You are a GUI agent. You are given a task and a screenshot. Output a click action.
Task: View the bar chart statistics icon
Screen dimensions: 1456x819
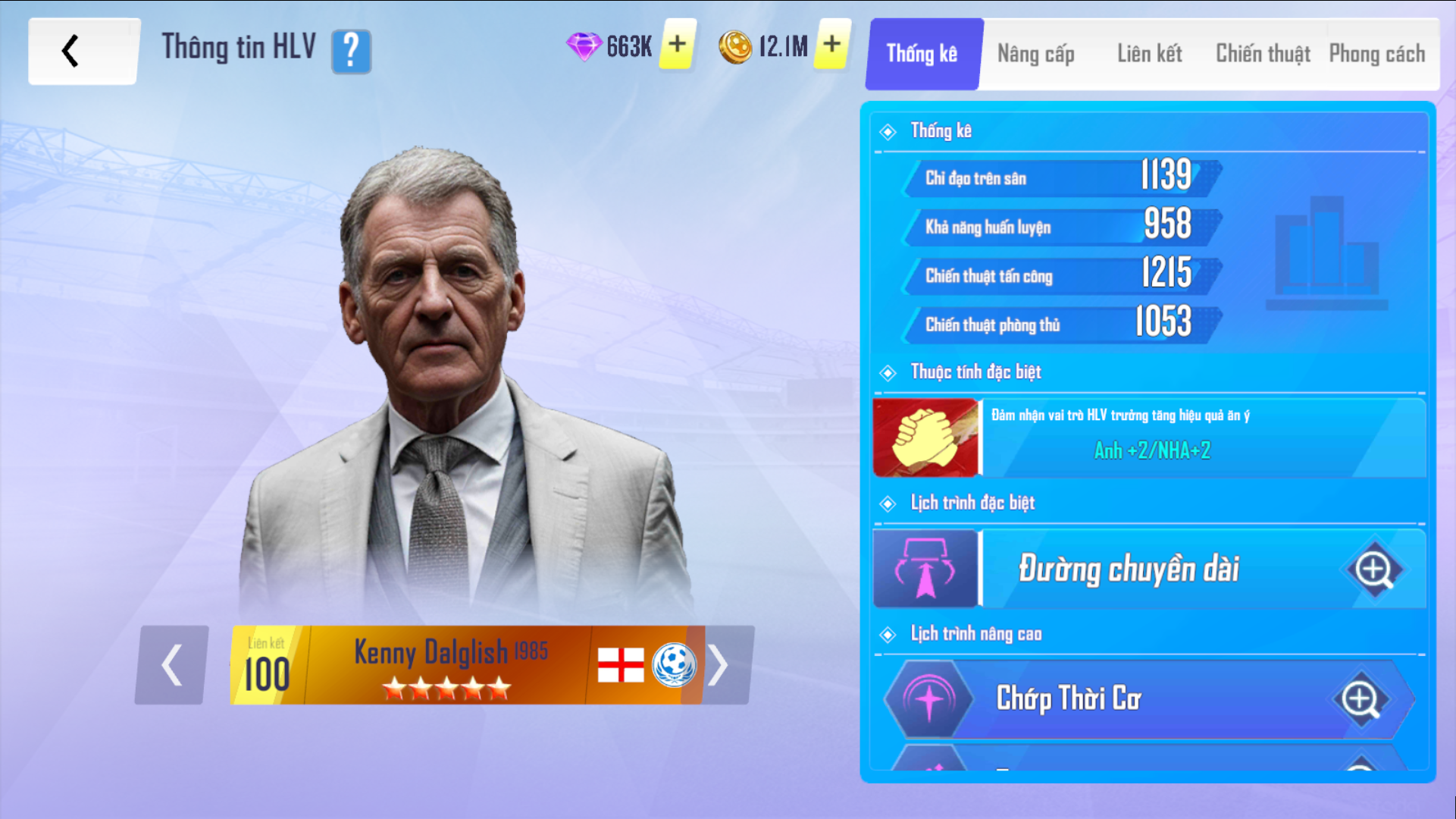[x=1327, y=253]
